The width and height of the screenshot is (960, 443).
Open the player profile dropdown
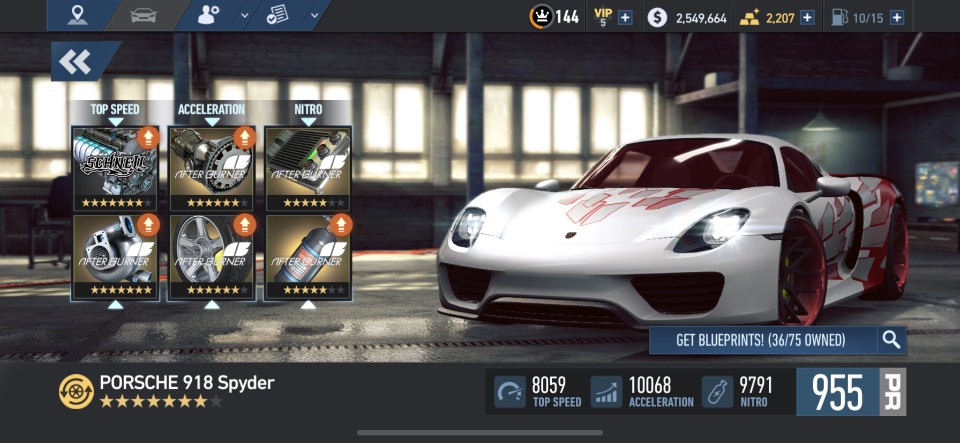(223, 16)
